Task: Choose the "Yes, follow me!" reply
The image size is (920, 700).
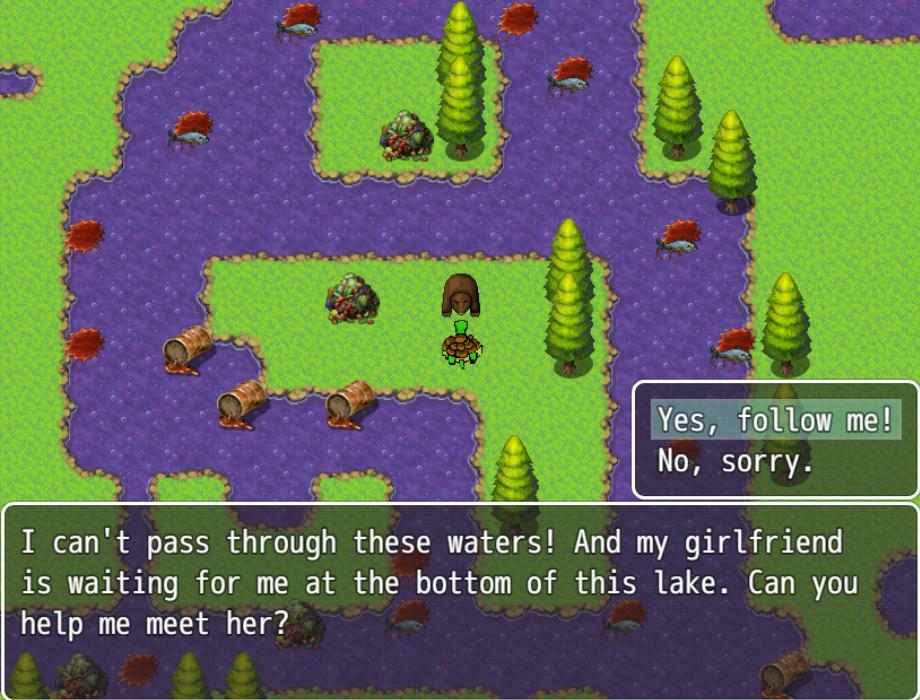Action: (x=775, y=420)
